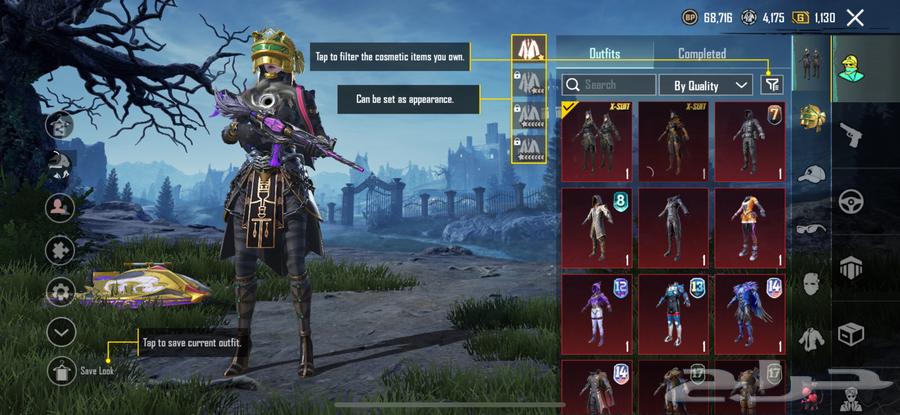900x415 pixels.
Task: Choose the orange shirt outfit tile
Action: tap(750, 228)
